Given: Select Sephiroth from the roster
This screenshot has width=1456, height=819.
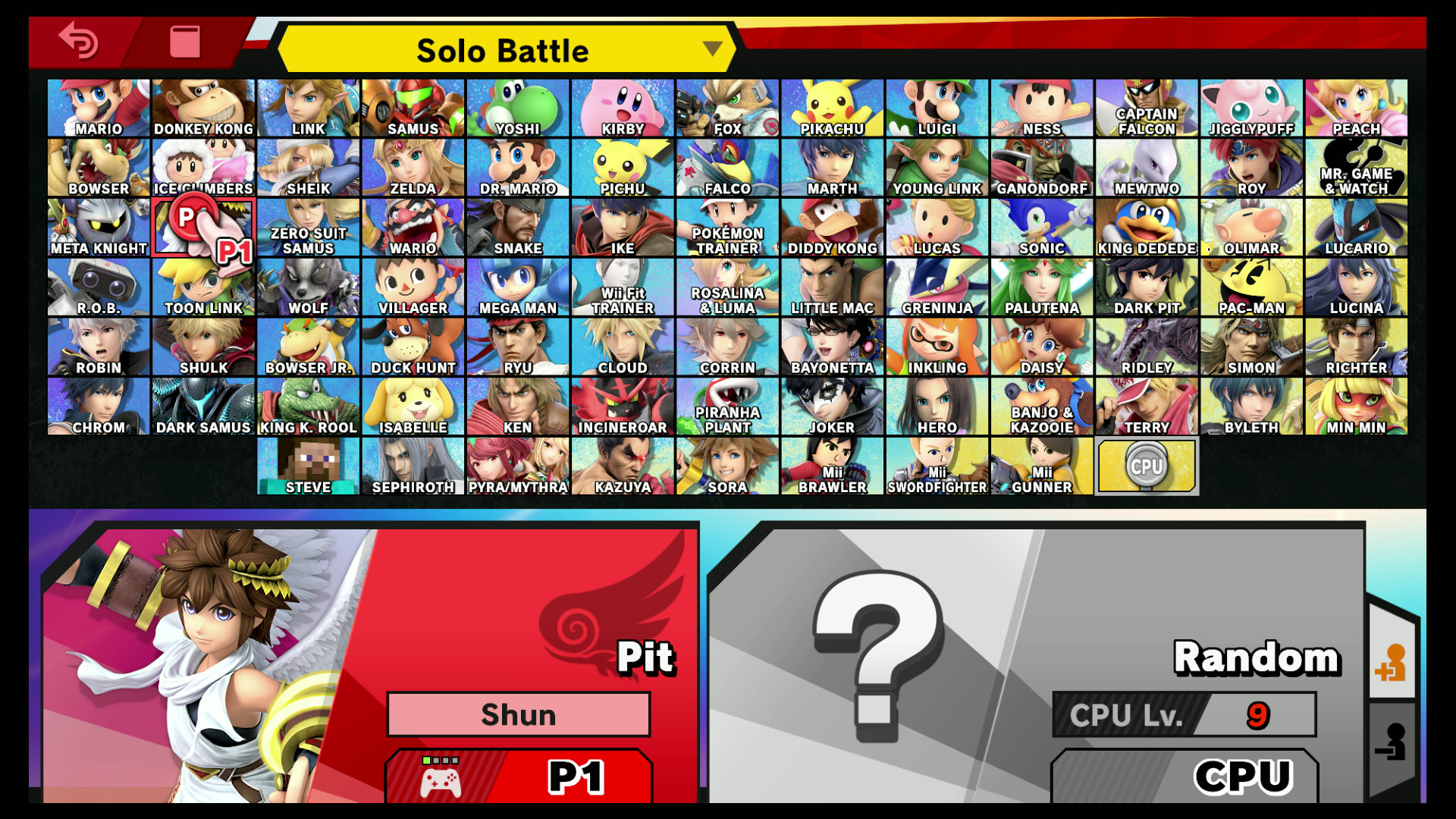Looking at the screenshot, I should (x=413, y=465).
